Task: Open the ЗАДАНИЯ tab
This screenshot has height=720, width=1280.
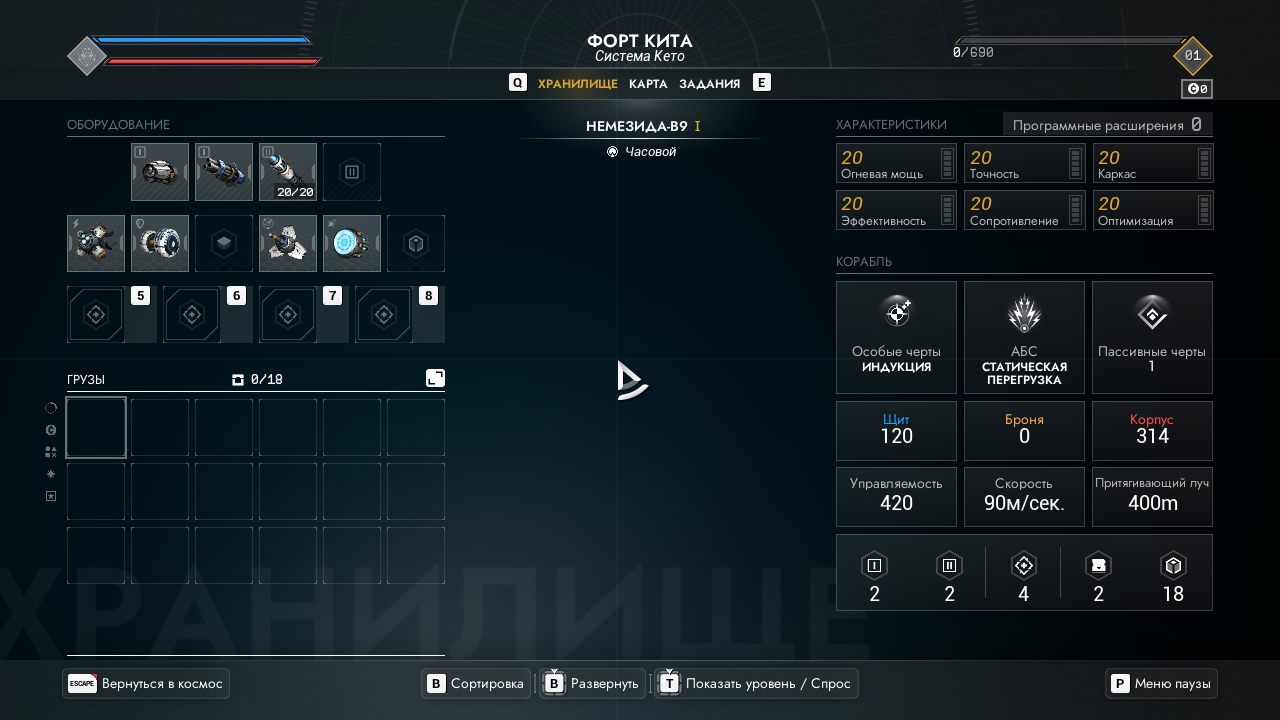Action: pos(710,84)
